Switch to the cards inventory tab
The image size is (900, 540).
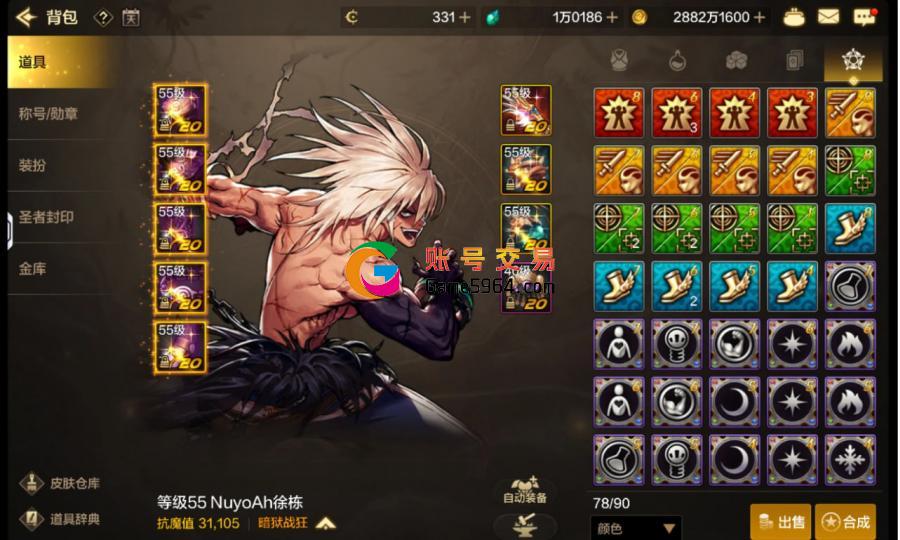coord(795,60)
